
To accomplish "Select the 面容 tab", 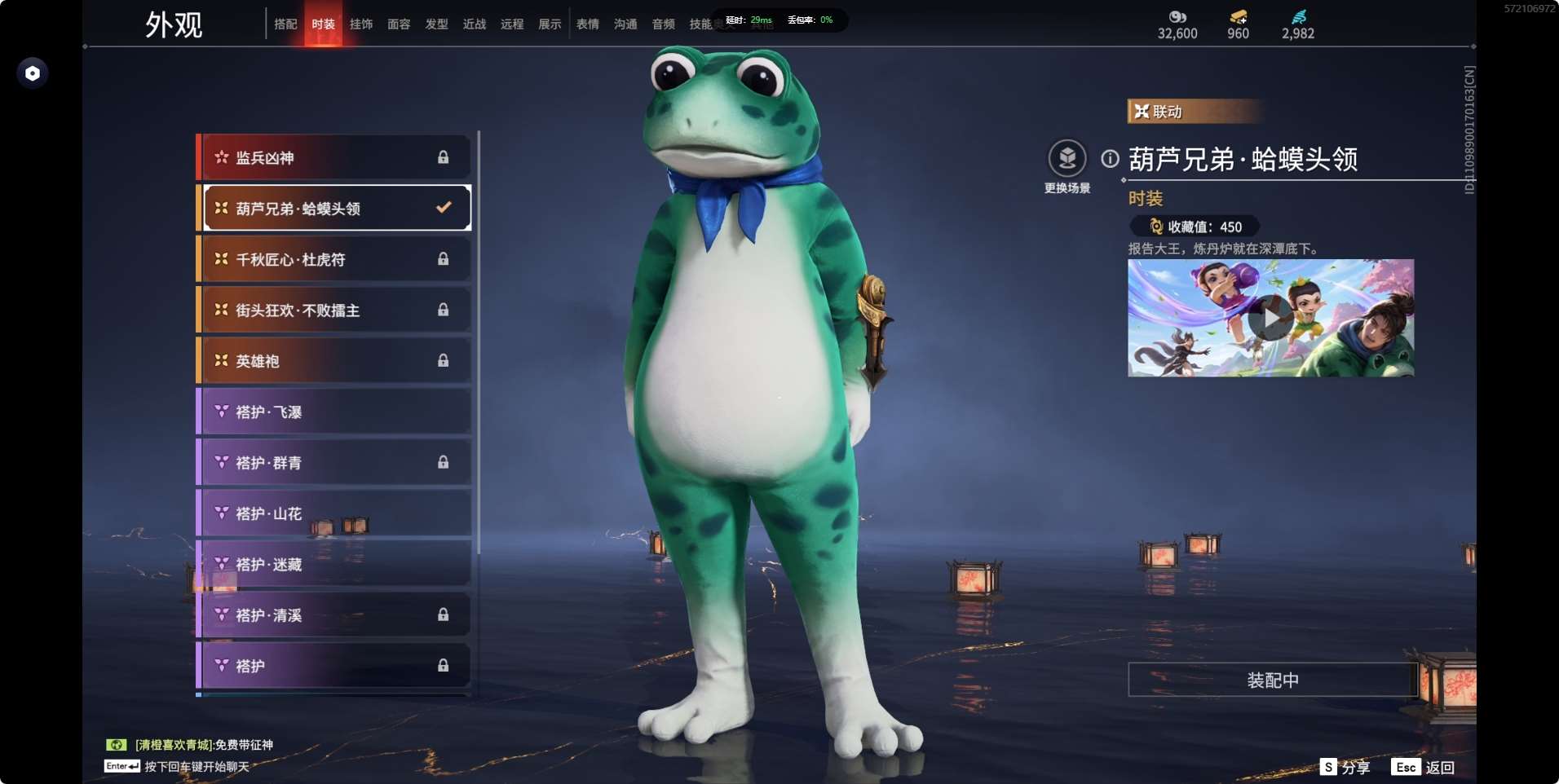I will click(399, 24).
